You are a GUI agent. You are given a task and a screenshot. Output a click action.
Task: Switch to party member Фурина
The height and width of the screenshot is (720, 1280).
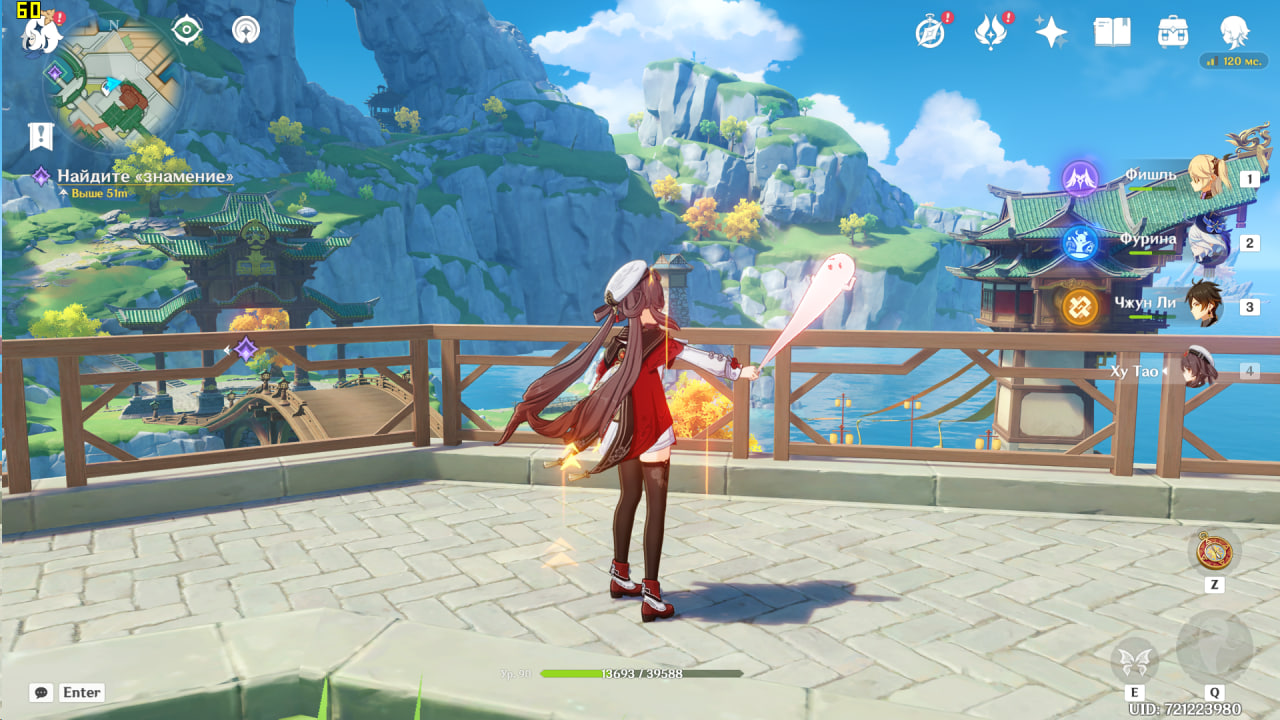pyautogui.click(x=1206, y=242)
